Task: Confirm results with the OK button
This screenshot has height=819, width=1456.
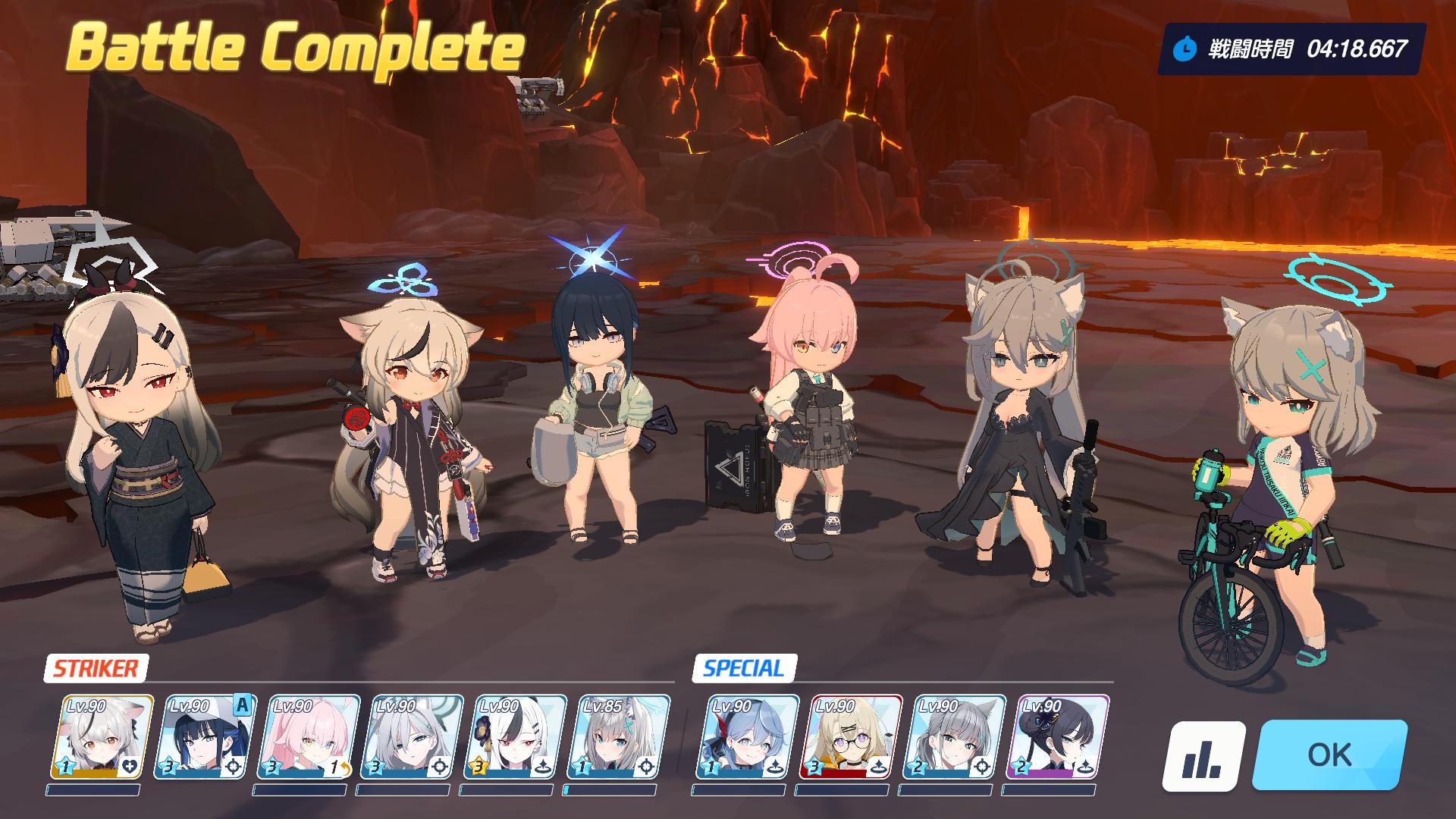Action: coord(1329,755)
